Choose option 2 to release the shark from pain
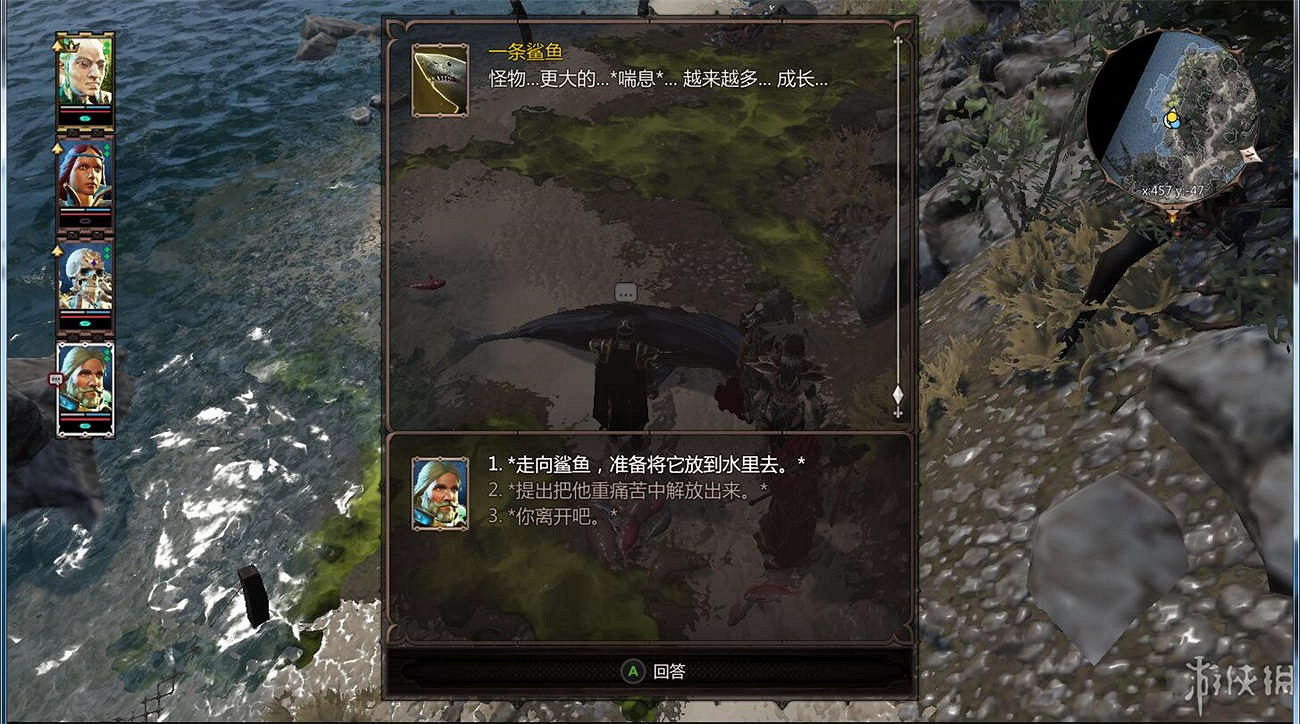1300x724 pixels. click(600, 488)
